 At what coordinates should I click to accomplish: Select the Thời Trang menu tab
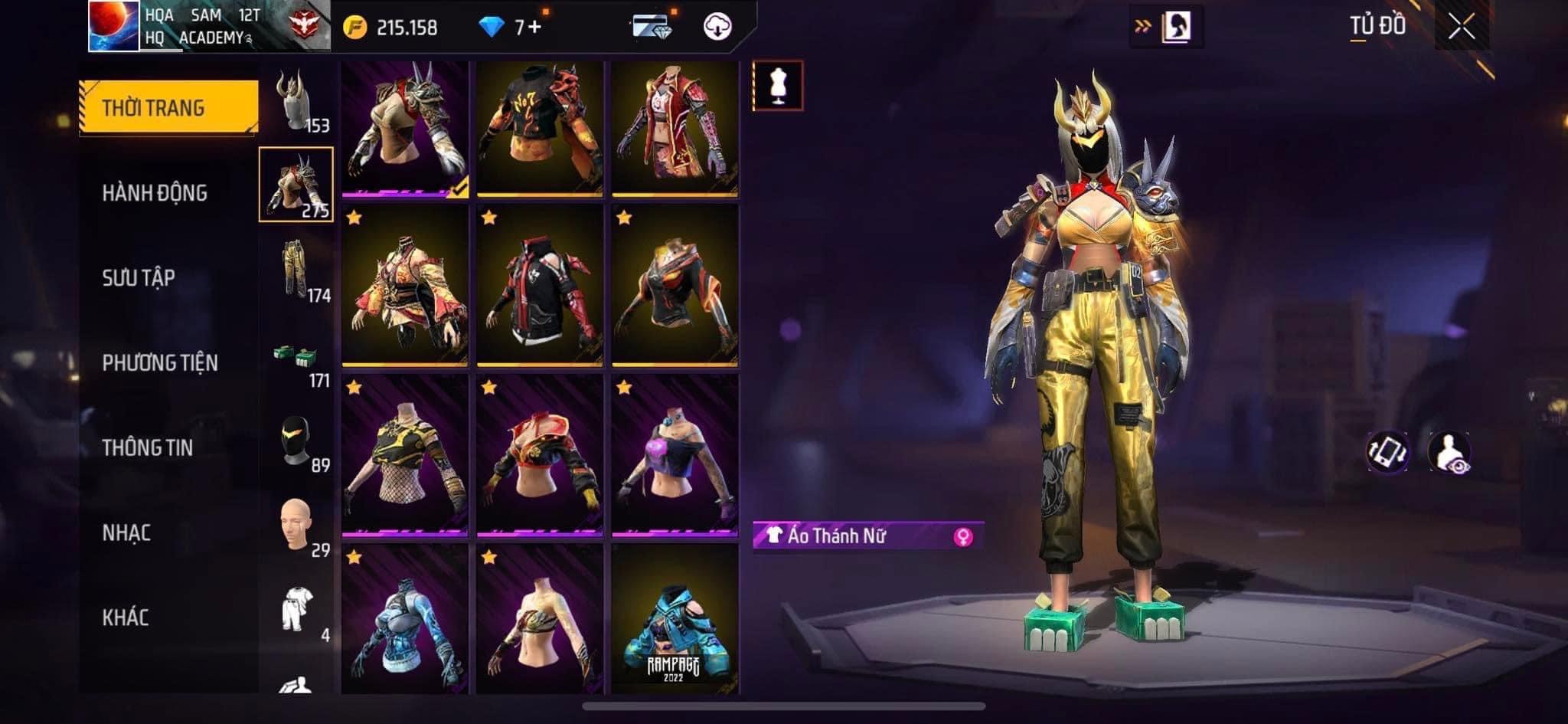coord(168,108)
